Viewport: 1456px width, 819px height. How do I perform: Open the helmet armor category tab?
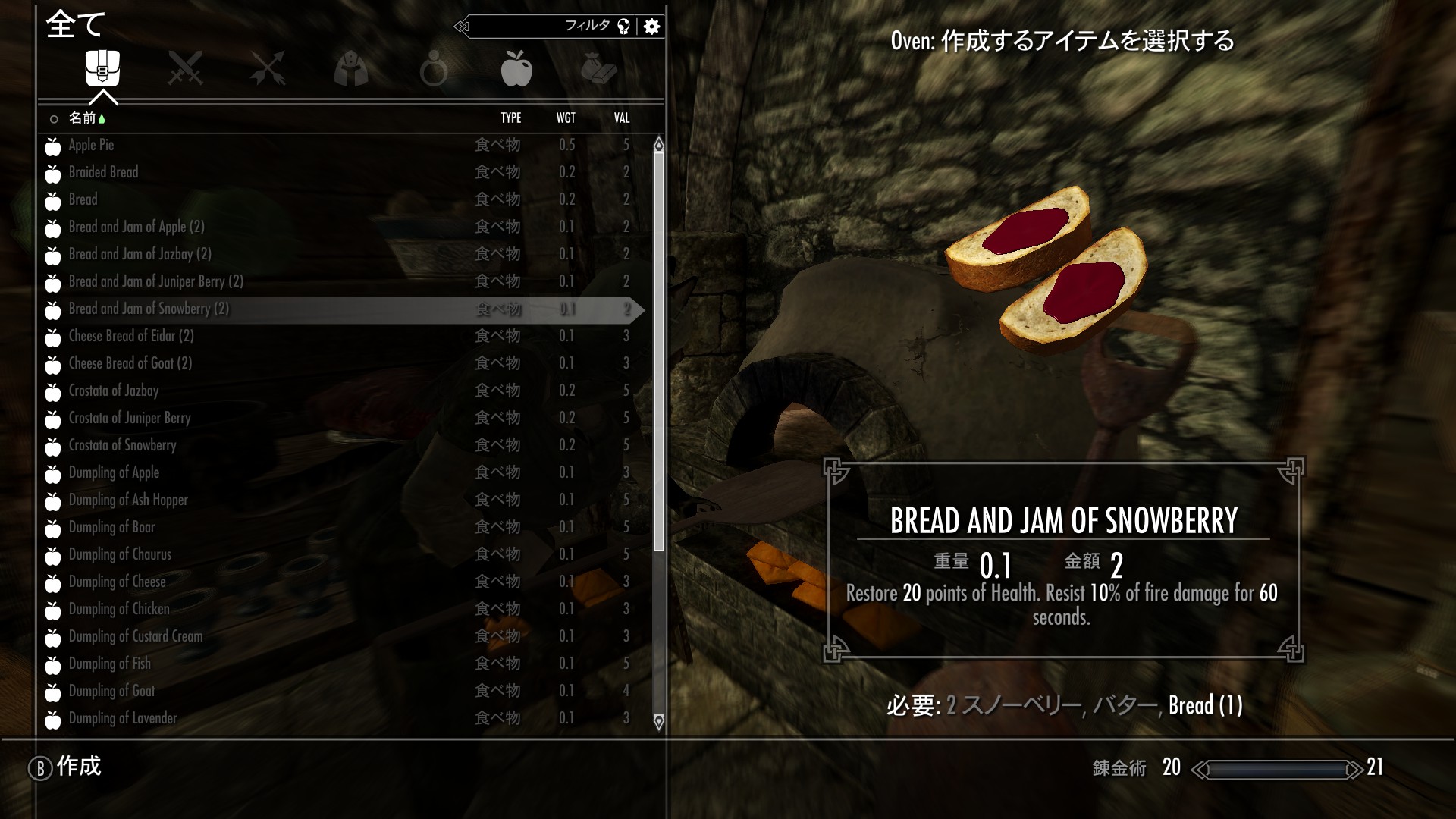coord(351,68)
